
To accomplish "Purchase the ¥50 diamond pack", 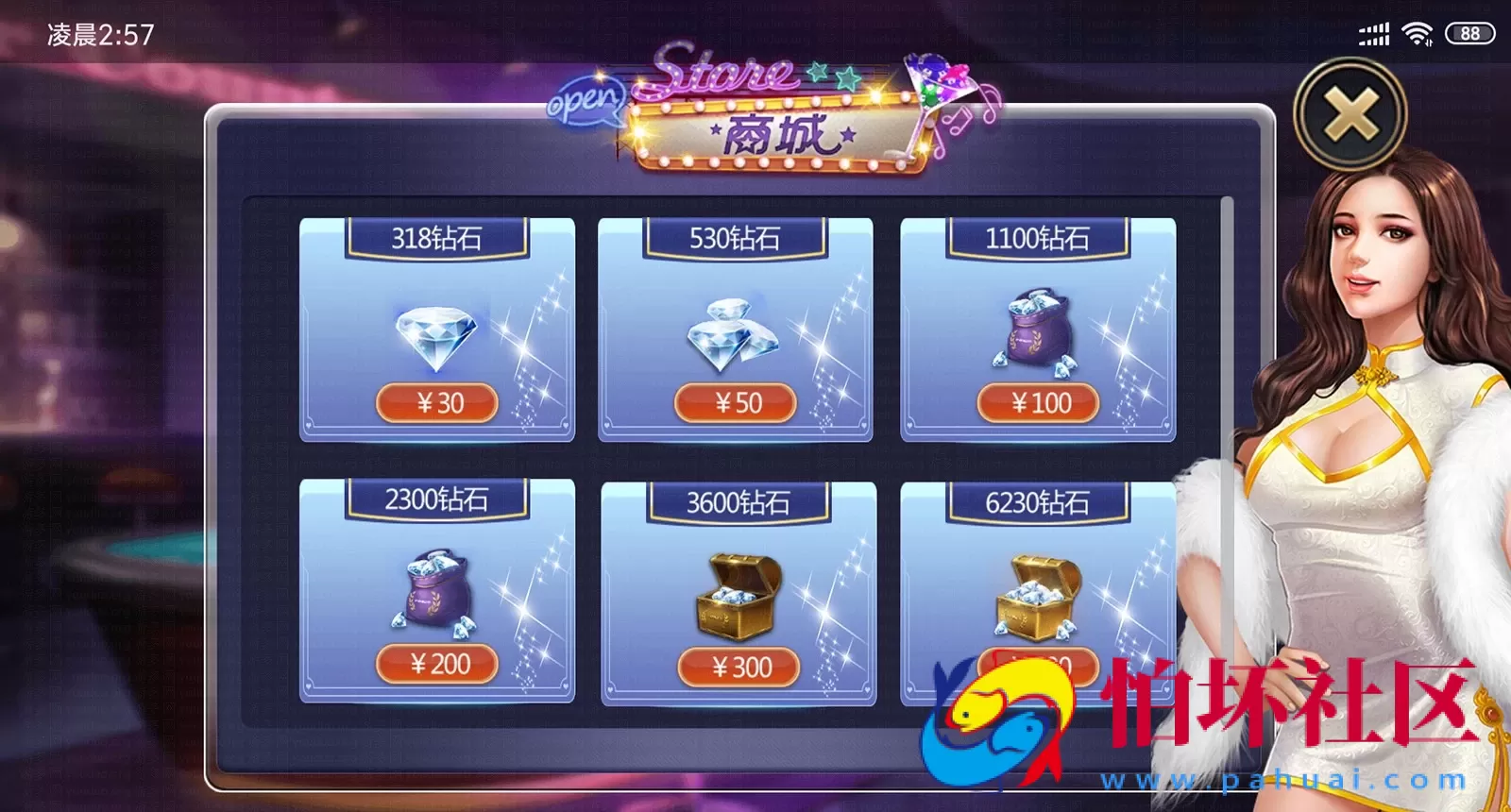I will [736, 403].
